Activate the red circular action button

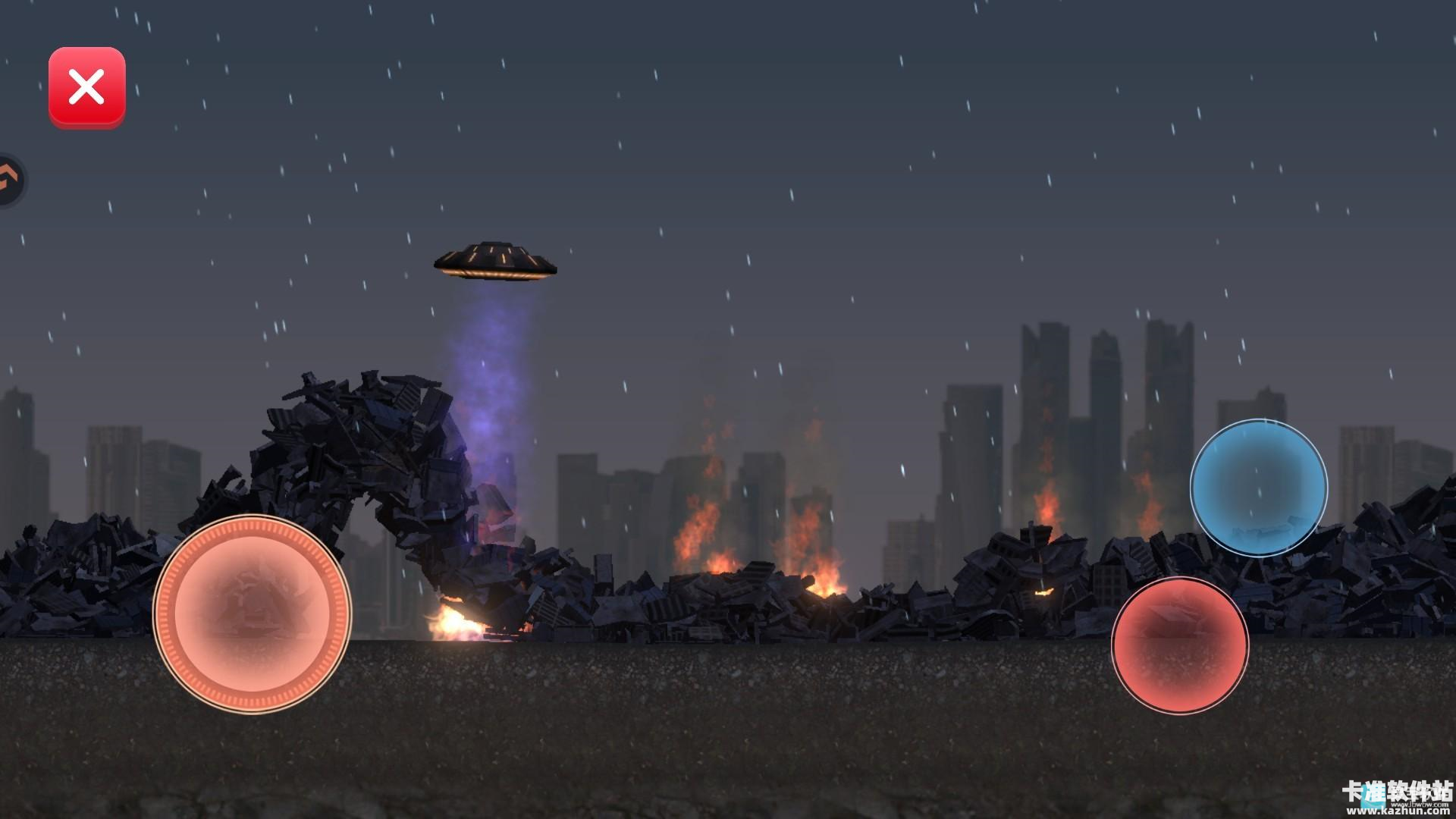pyautogui.click(x=1179, y=645)
